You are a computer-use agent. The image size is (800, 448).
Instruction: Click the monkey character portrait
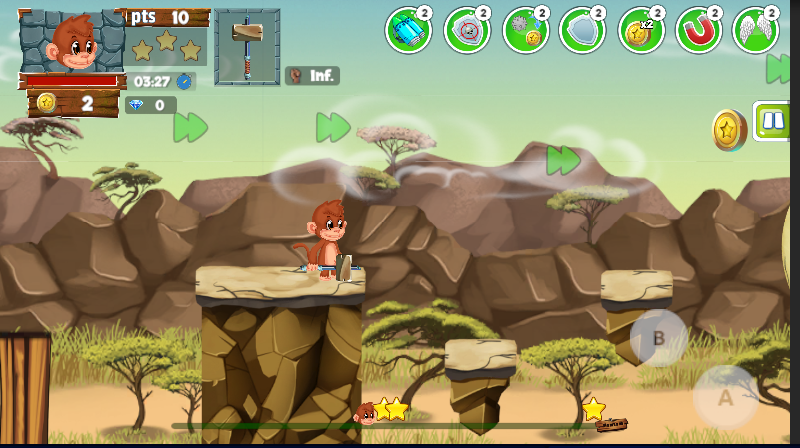pos(72,43)
